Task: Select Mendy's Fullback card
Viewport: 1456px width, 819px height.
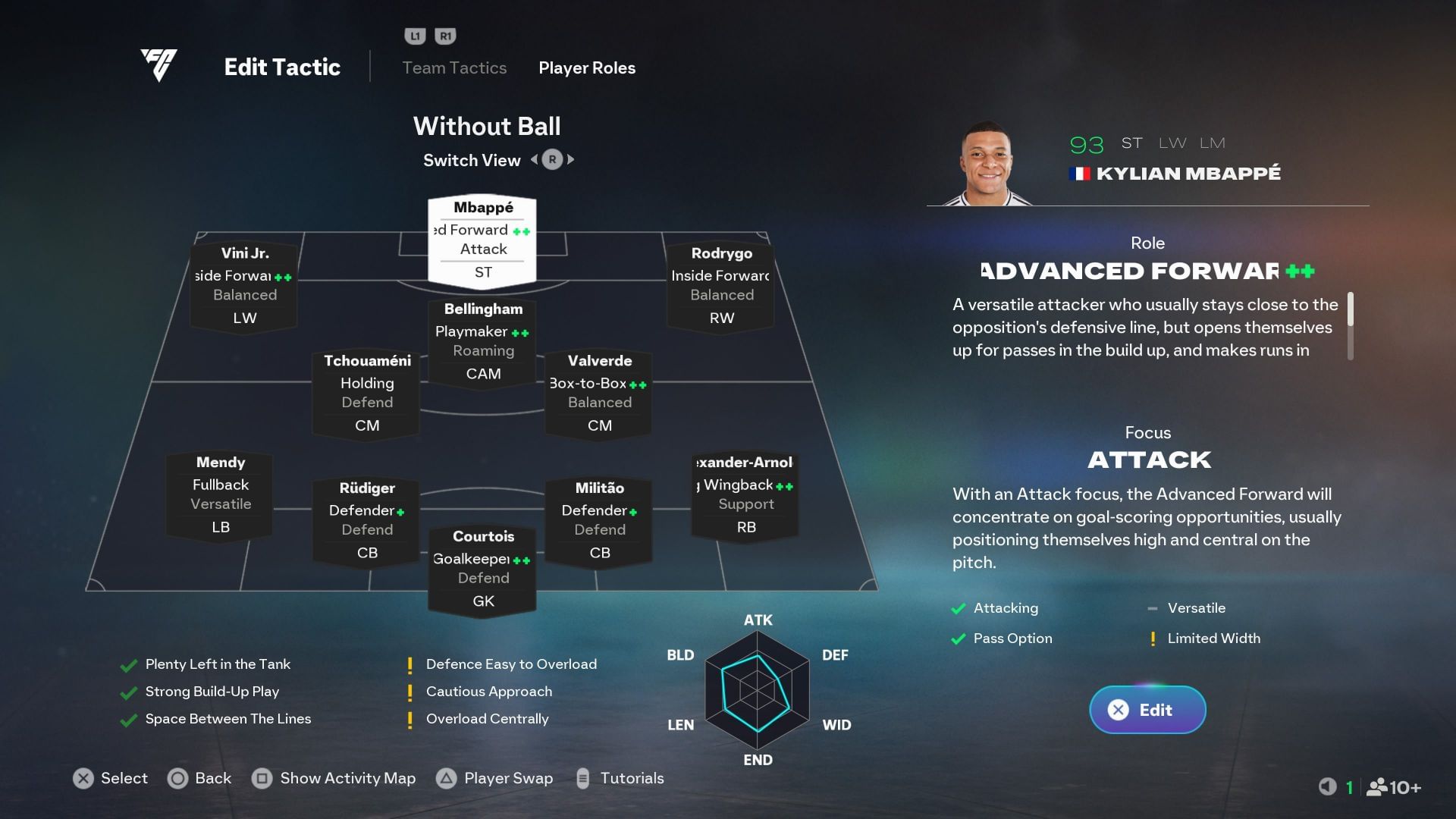Action: pyautogui.click(x=220, y=494)
